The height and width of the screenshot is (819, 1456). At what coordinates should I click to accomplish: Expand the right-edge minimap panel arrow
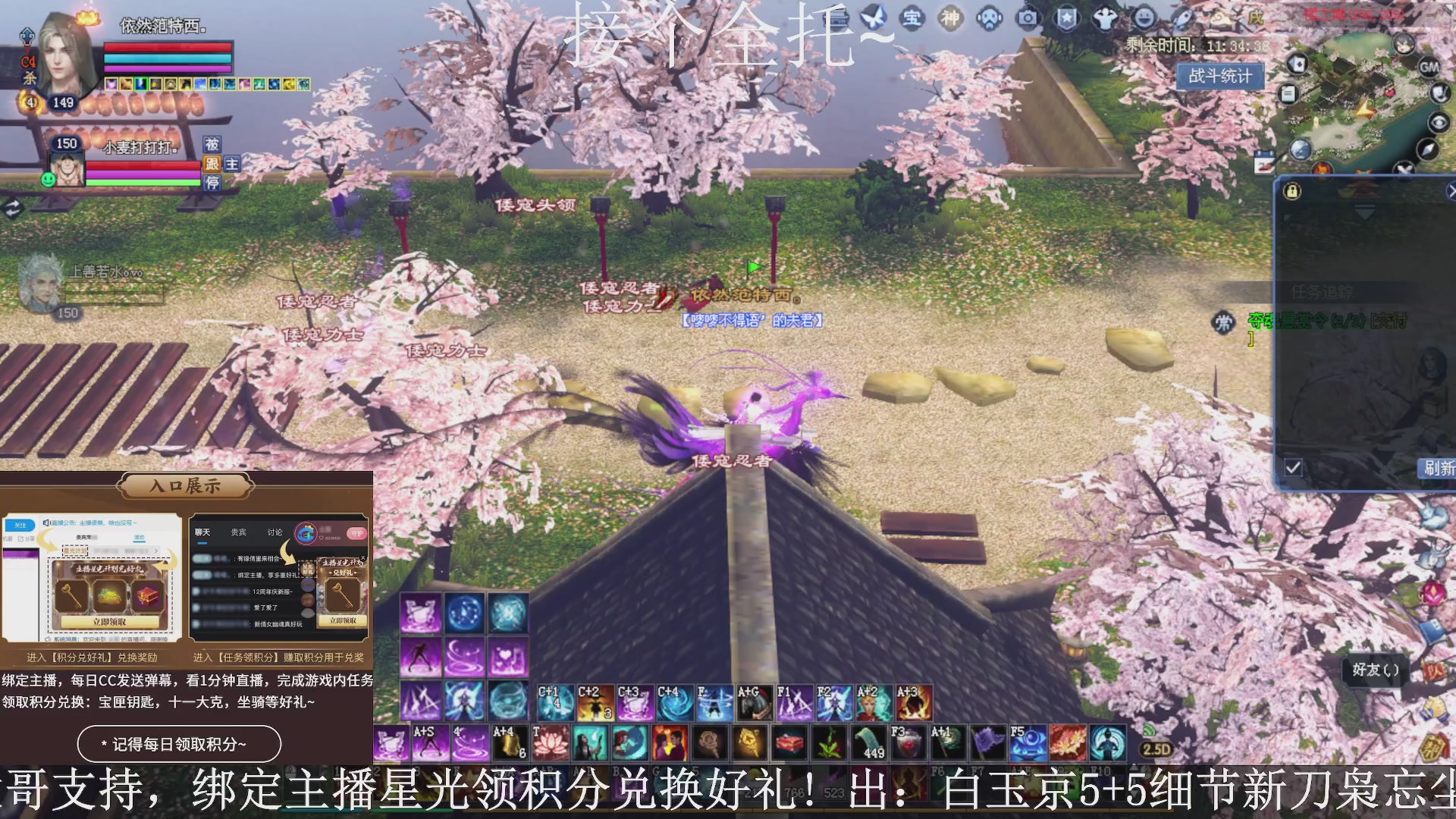(1451, 191)
